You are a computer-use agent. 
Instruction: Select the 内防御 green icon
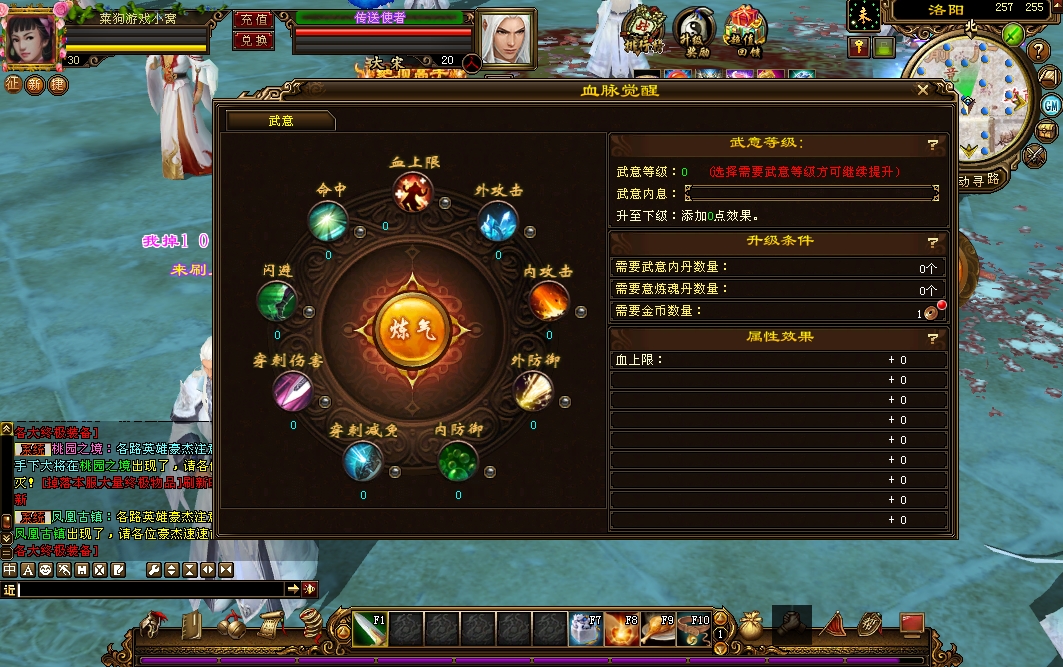[458, 460]
